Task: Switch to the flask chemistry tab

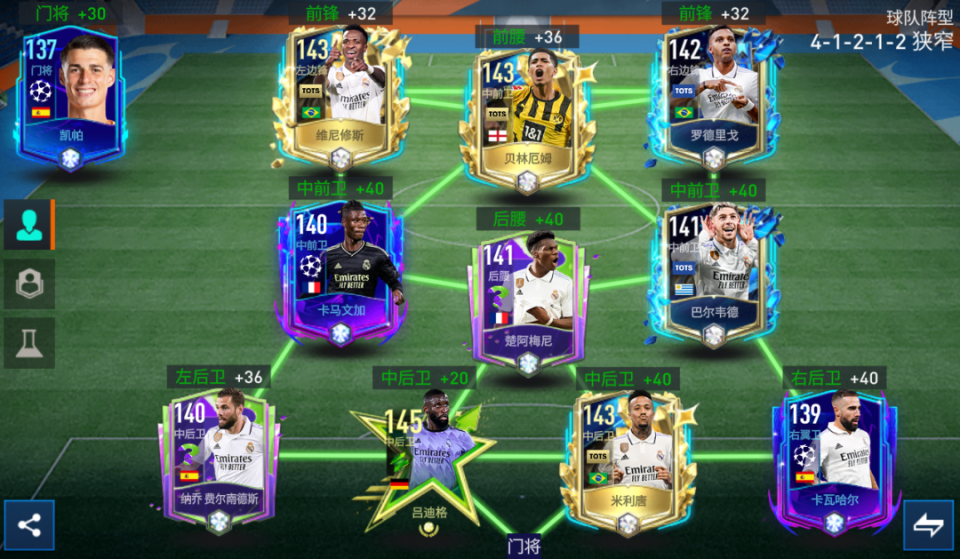Action: click(x=29, y=343)
